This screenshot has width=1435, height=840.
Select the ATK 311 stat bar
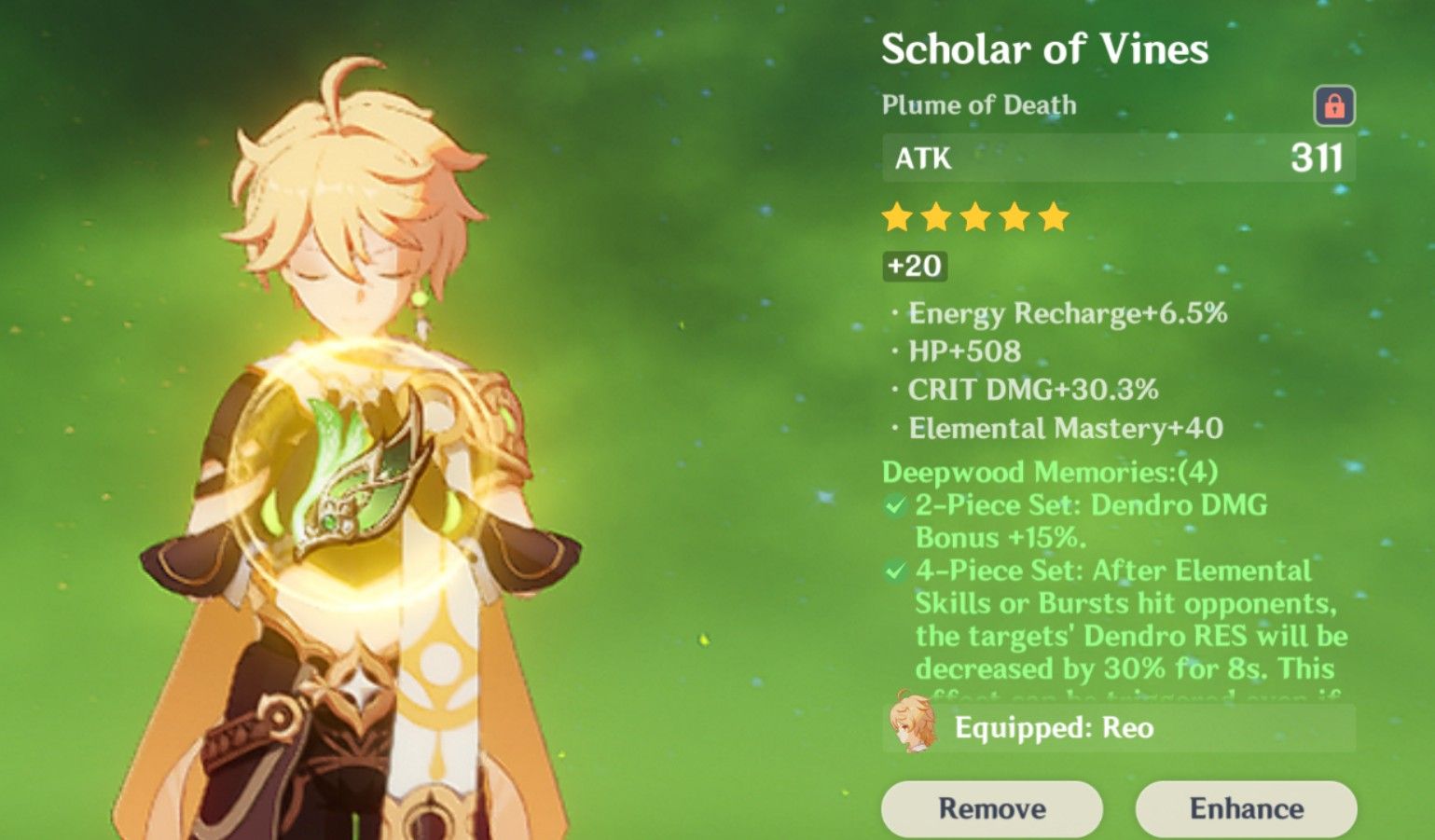tap(1114, 157)
